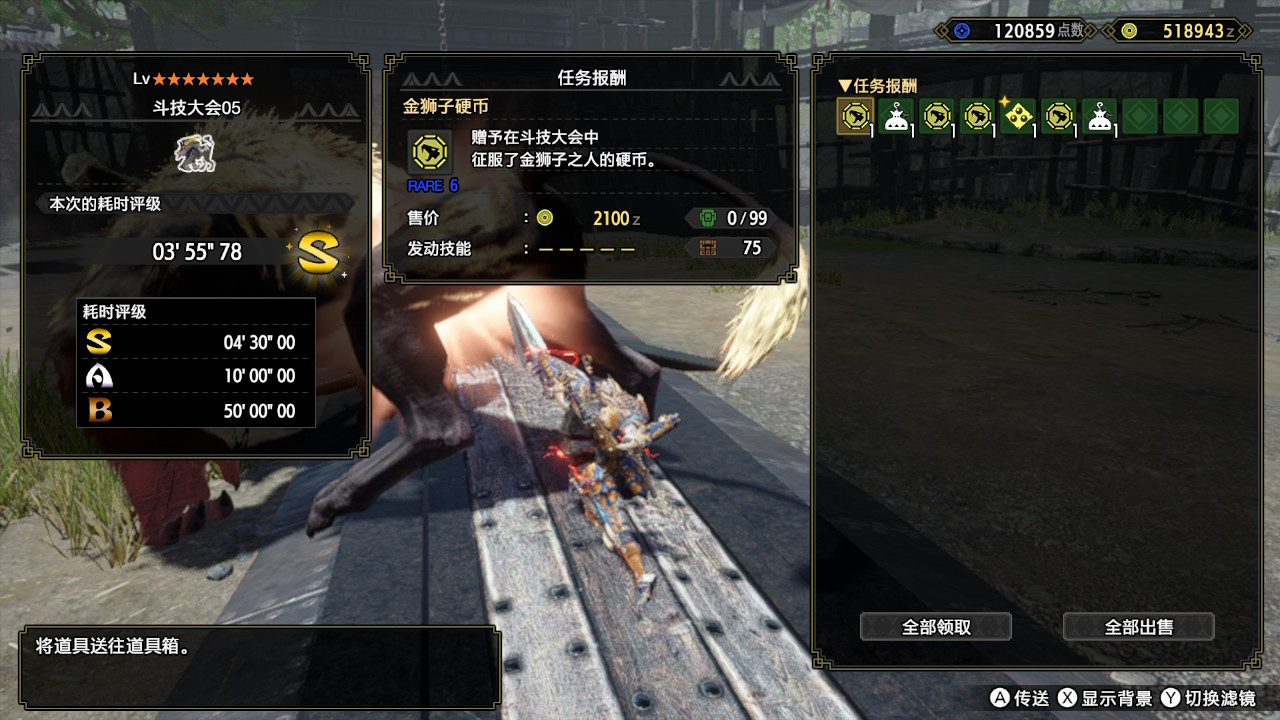Screen dimensions: 1280x720
Task: Click the 全部领取 button
Action: (935, 626)
